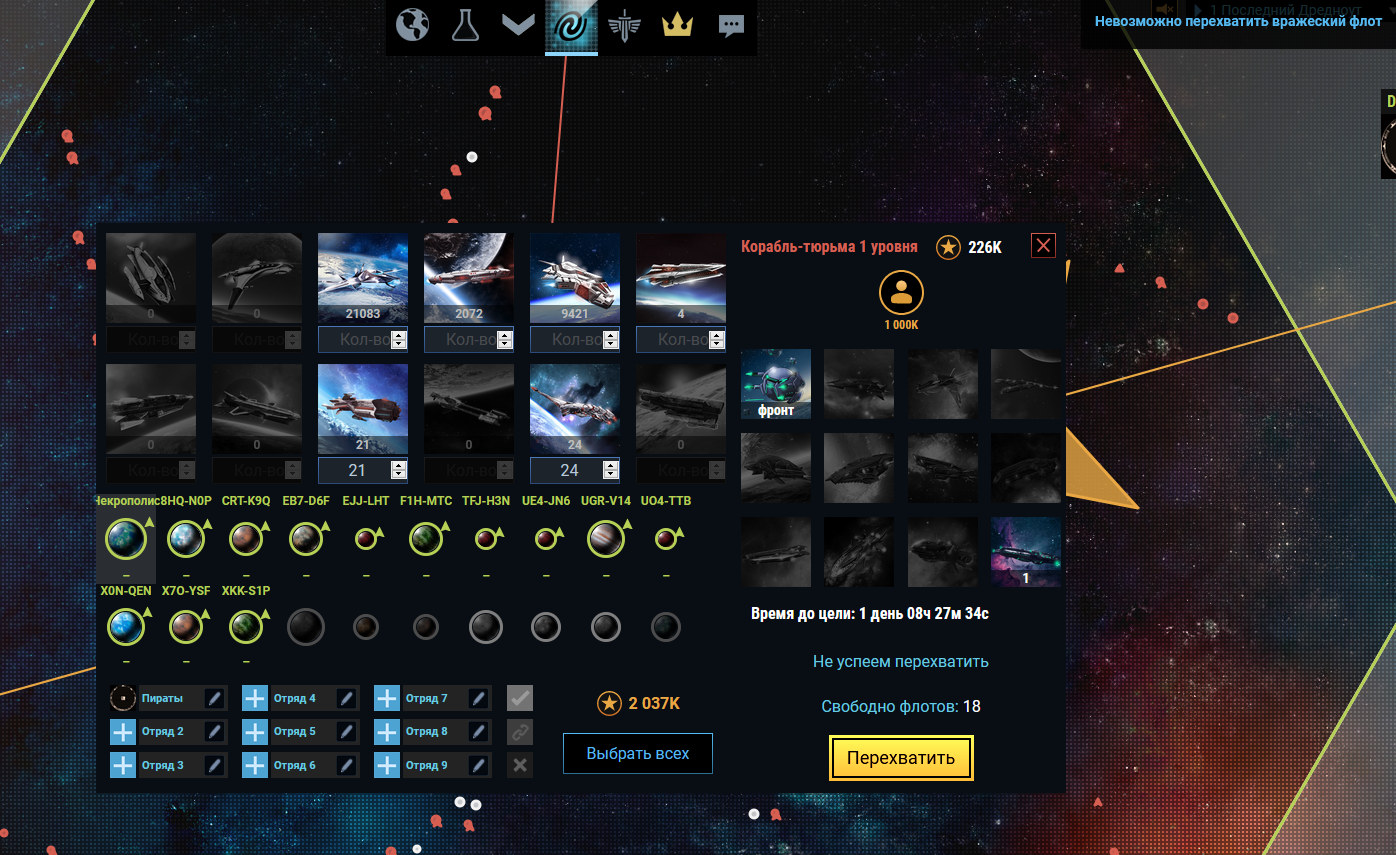Choose planet UGR-V14
1396x855 pixels.
point(606,540)
